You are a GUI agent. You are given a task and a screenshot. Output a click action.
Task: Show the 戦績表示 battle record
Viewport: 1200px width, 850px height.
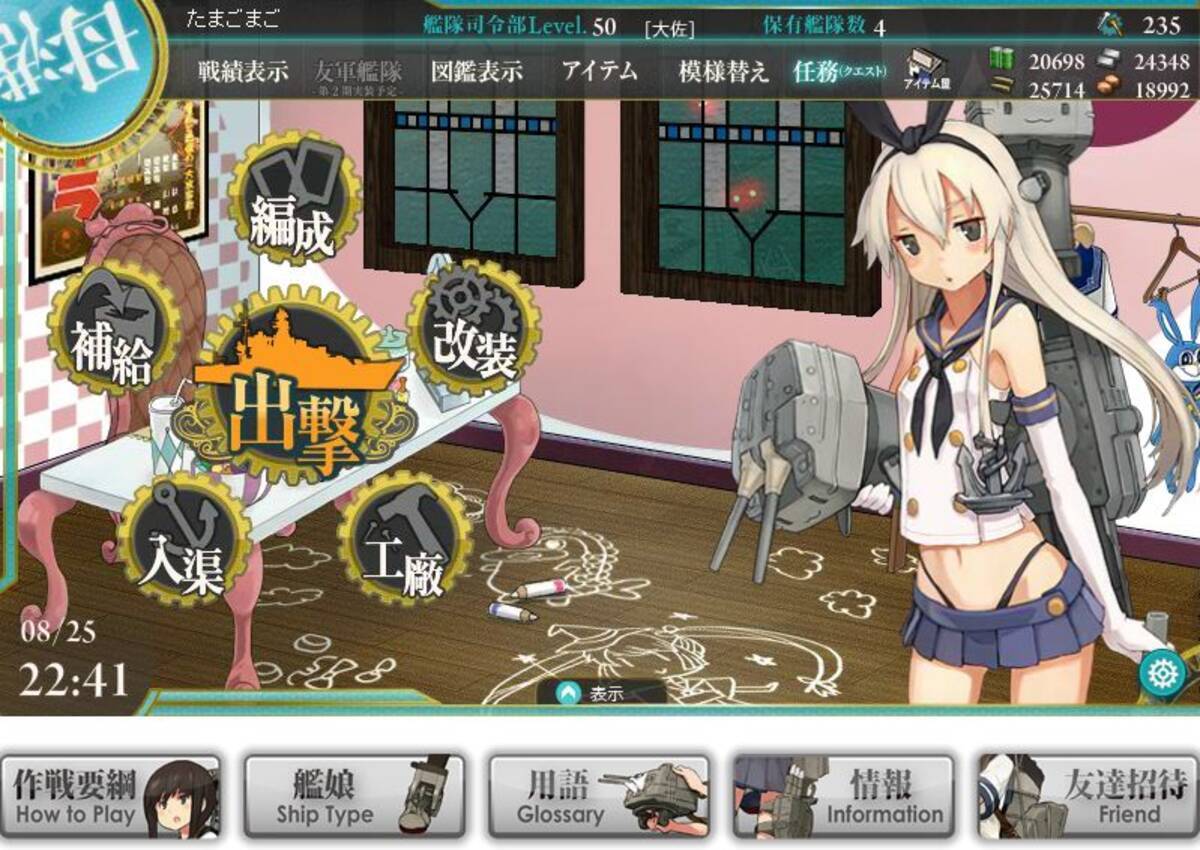(243, 71)
